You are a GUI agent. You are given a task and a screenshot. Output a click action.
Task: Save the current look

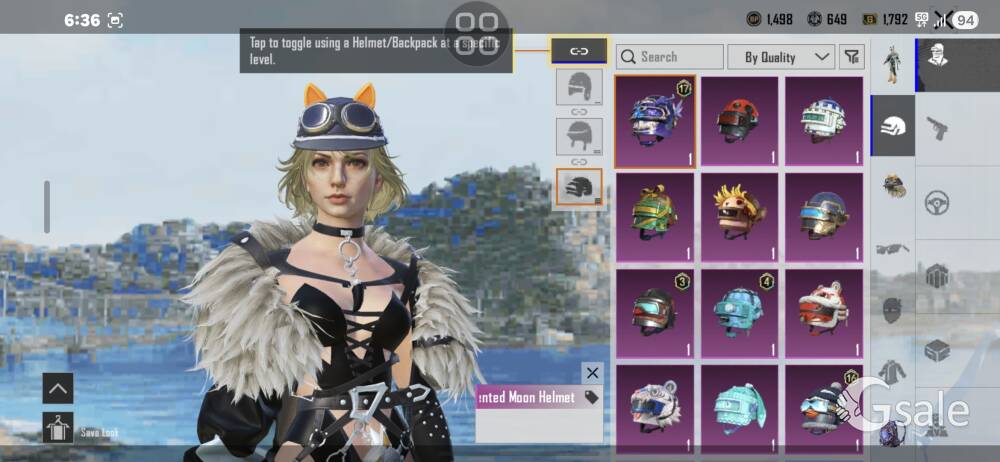click(58, 428)
